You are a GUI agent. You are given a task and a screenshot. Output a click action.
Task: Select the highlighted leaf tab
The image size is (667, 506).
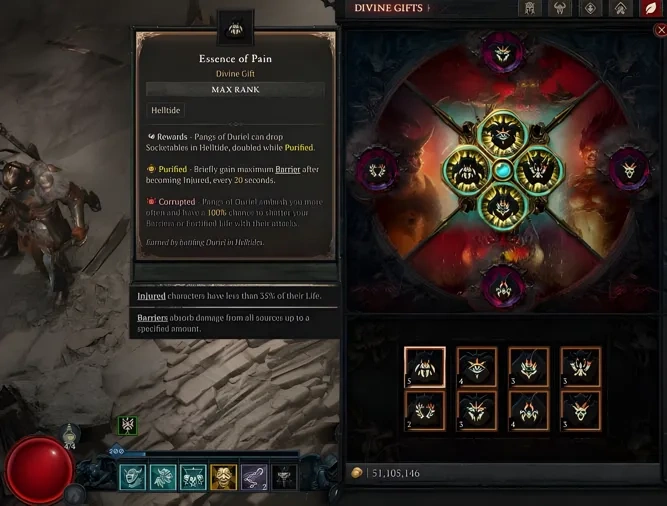pyautogui.click(x=649, y=9)
